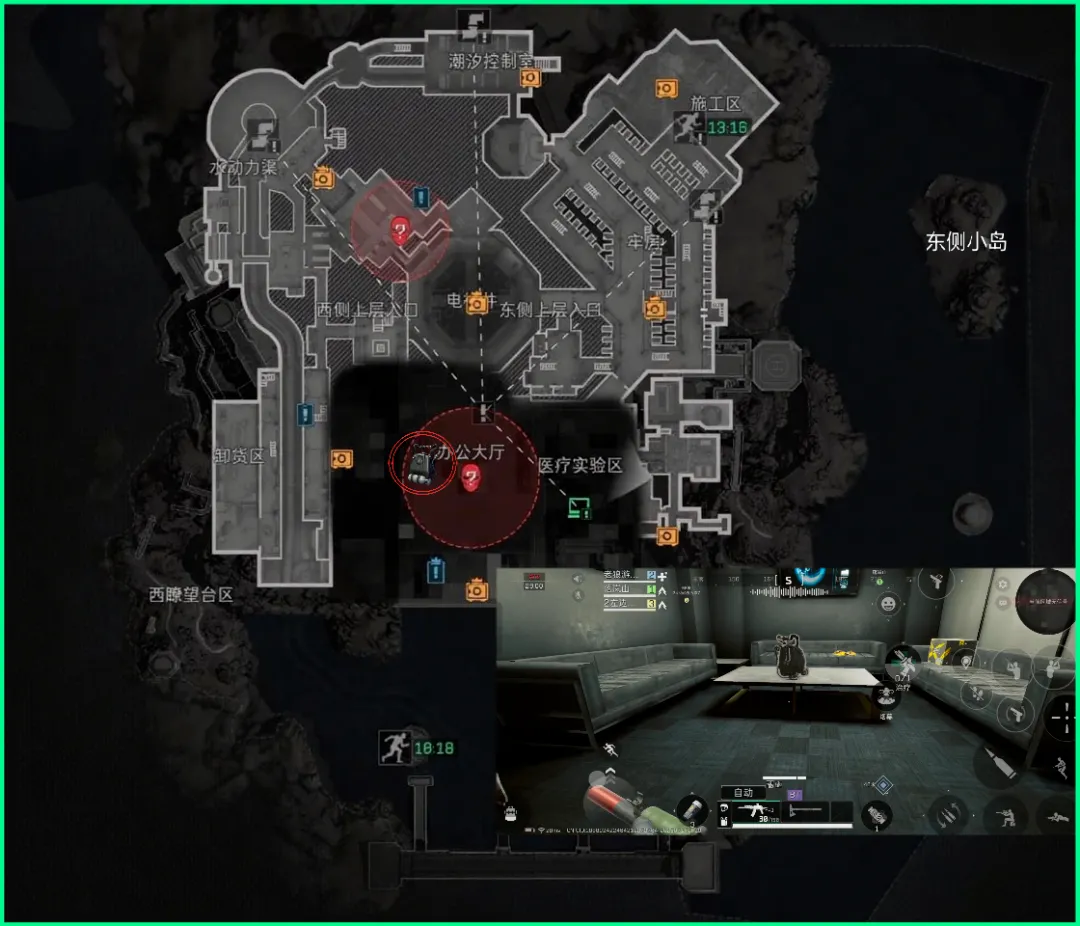Image resolution: width=1080 pixels, height=926 pixels.
Task: Open the circular minimap in the corner
Action: click(1048, 600)
